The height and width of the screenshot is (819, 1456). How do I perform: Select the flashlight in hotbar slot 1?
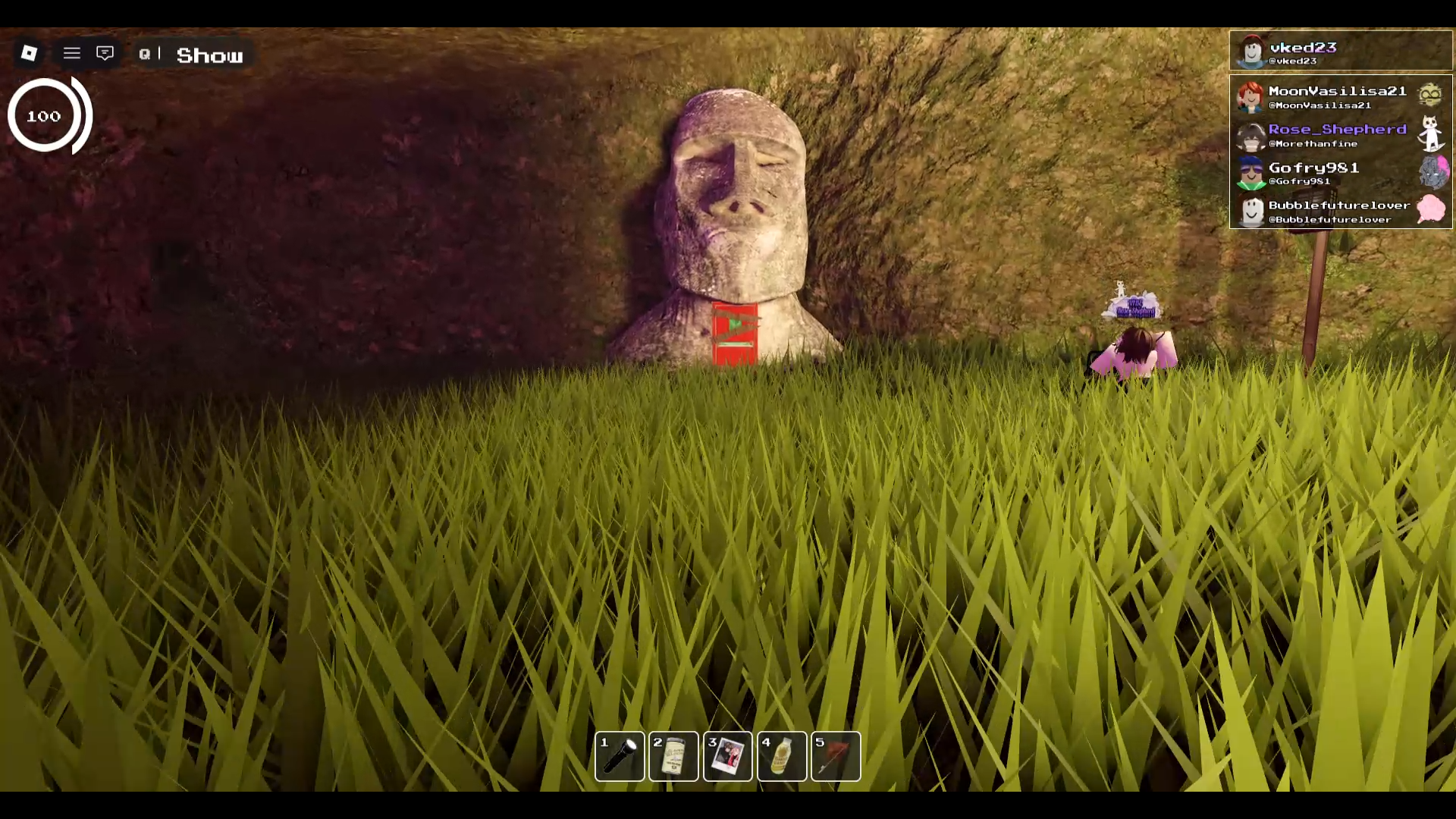pos(620,756)
